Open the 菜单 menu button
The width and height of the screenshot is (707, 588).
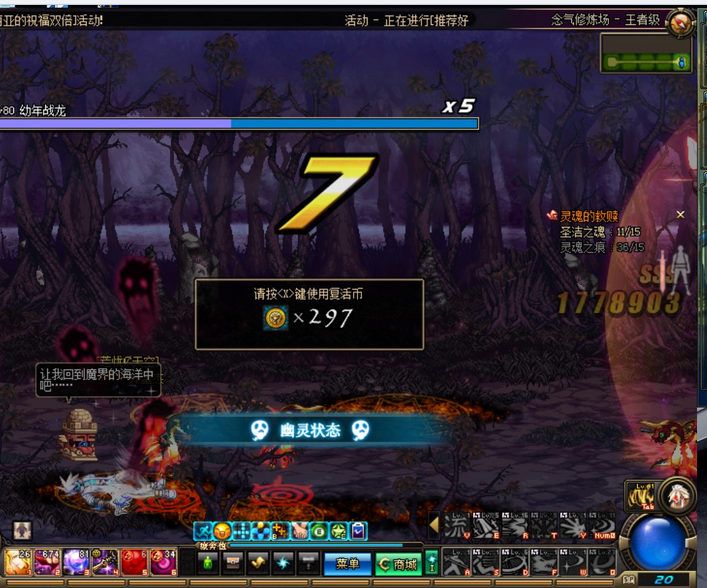pyautogui.click(x=347, y=564)
